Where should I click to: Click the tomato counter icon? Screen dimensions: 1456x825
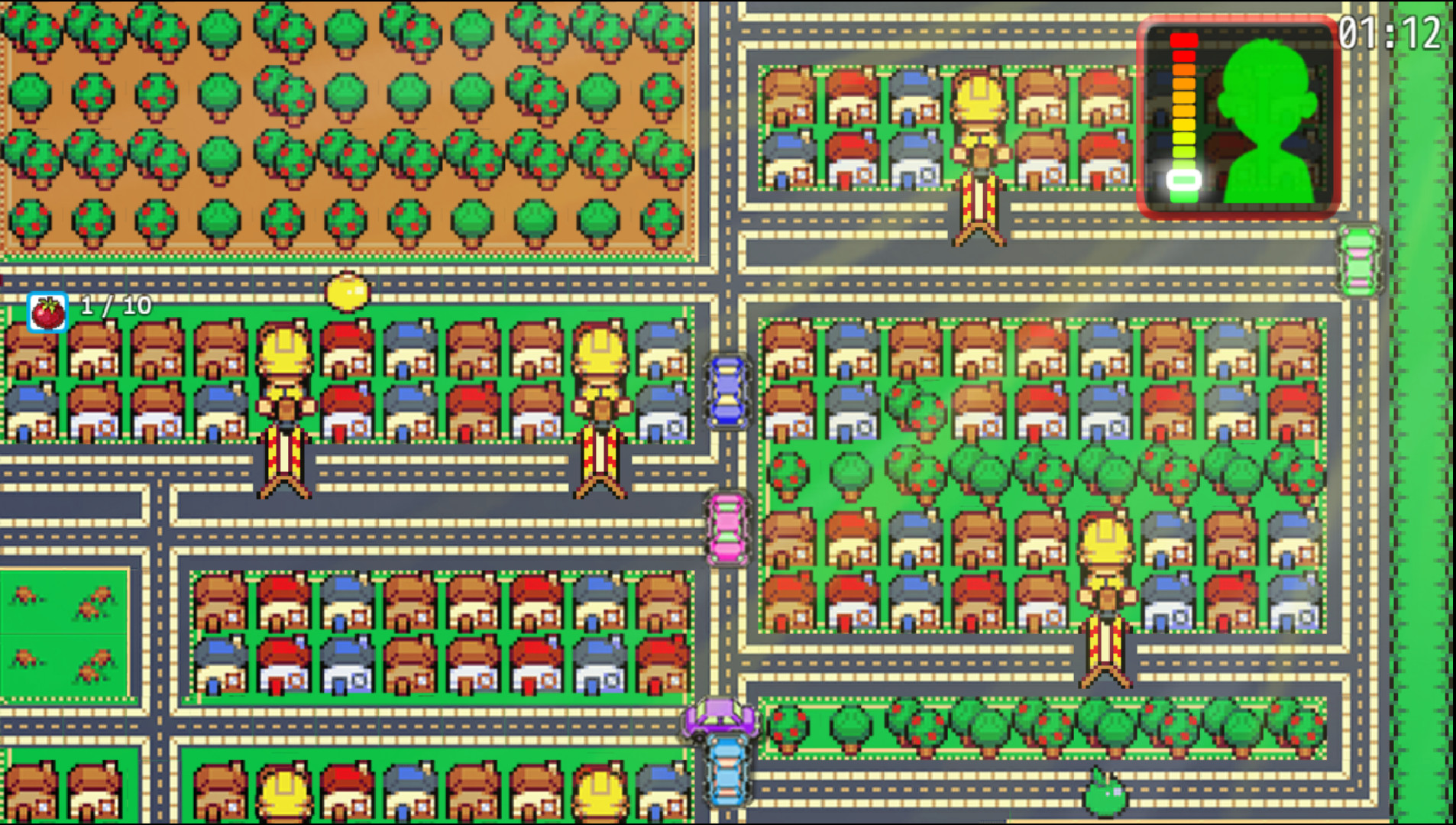point(47,312)
